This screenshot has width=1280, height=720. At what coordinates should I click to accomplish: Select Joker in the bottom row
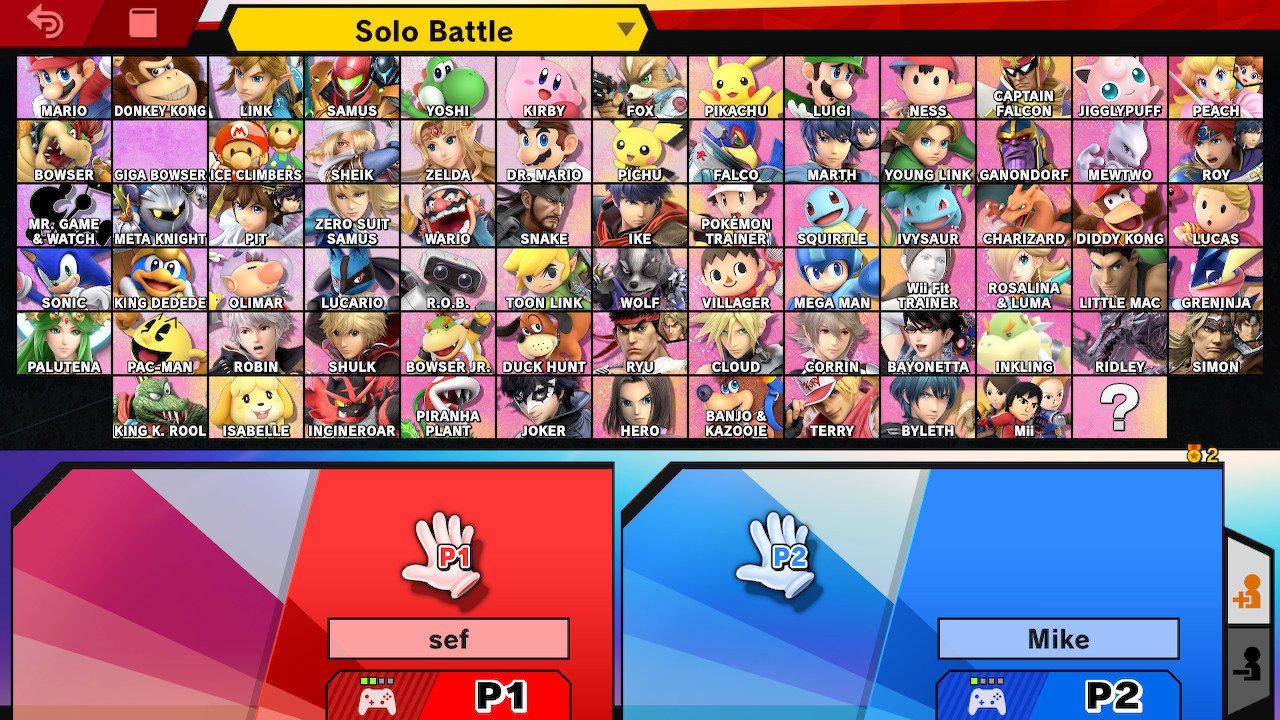(544, 407)
